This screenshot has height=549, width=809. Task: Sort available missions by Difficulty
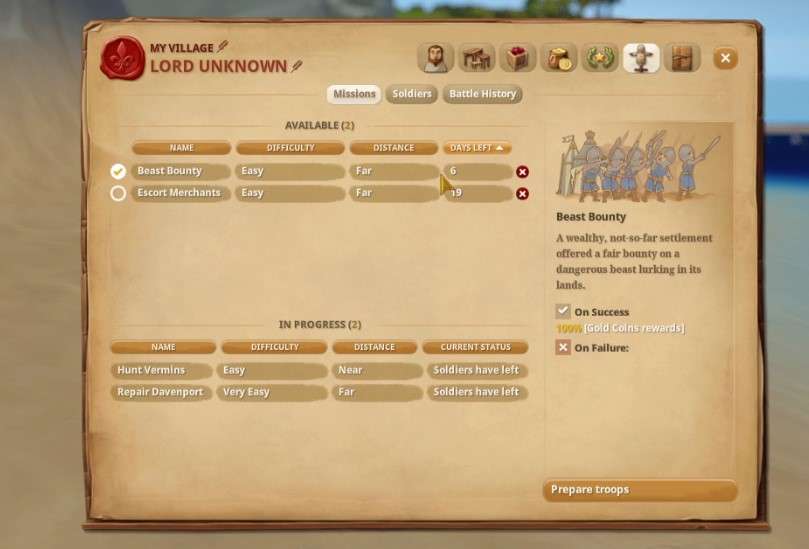[290, 148]
